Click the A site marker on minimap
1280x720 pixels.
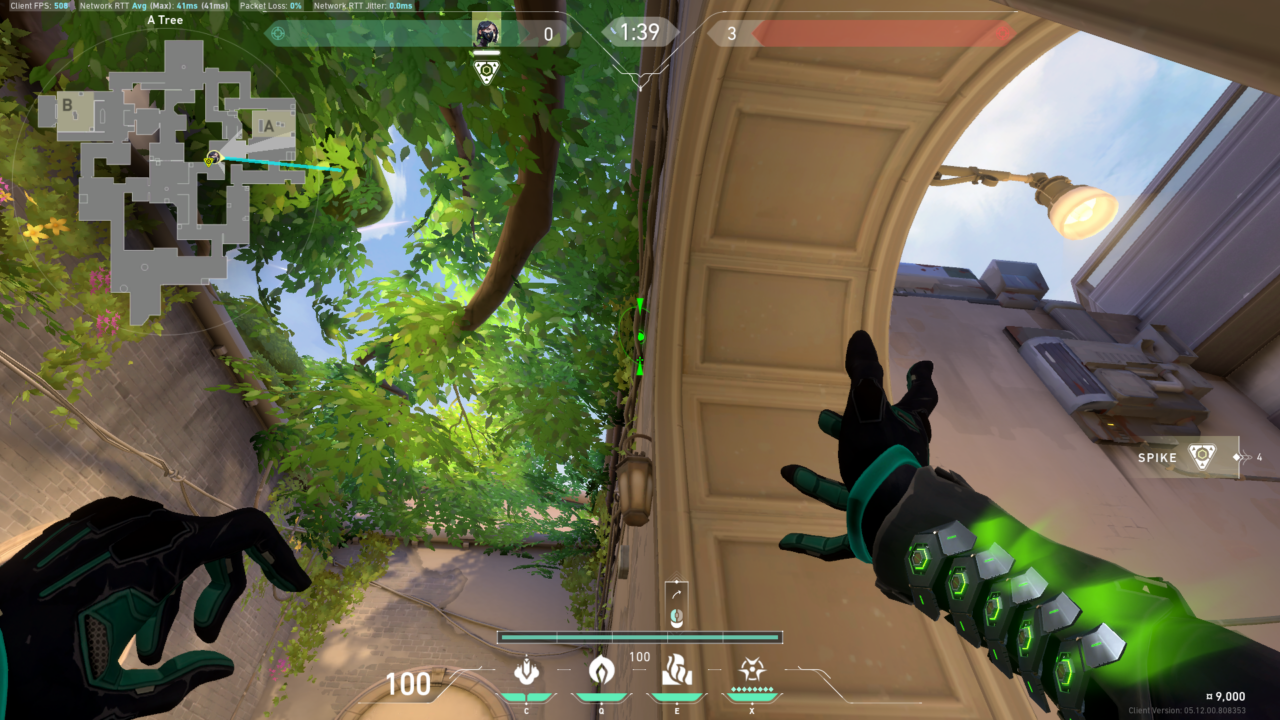coord(266,125)
